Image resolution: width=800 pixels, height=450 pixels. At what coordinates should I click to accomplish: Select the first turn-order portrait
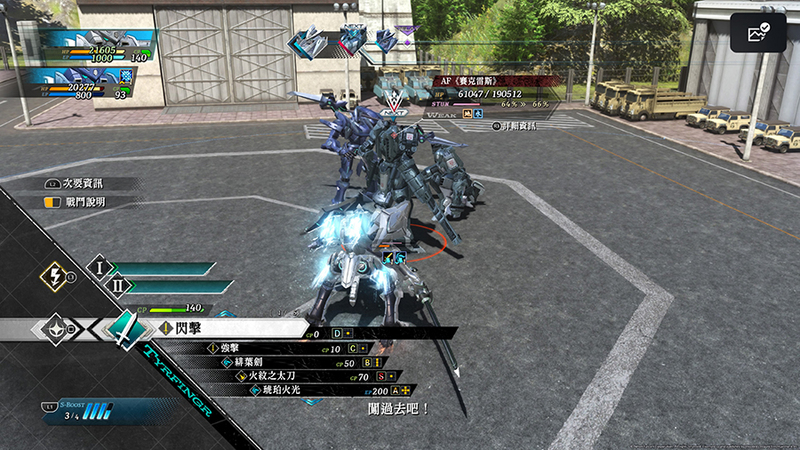tap(311, 42)
